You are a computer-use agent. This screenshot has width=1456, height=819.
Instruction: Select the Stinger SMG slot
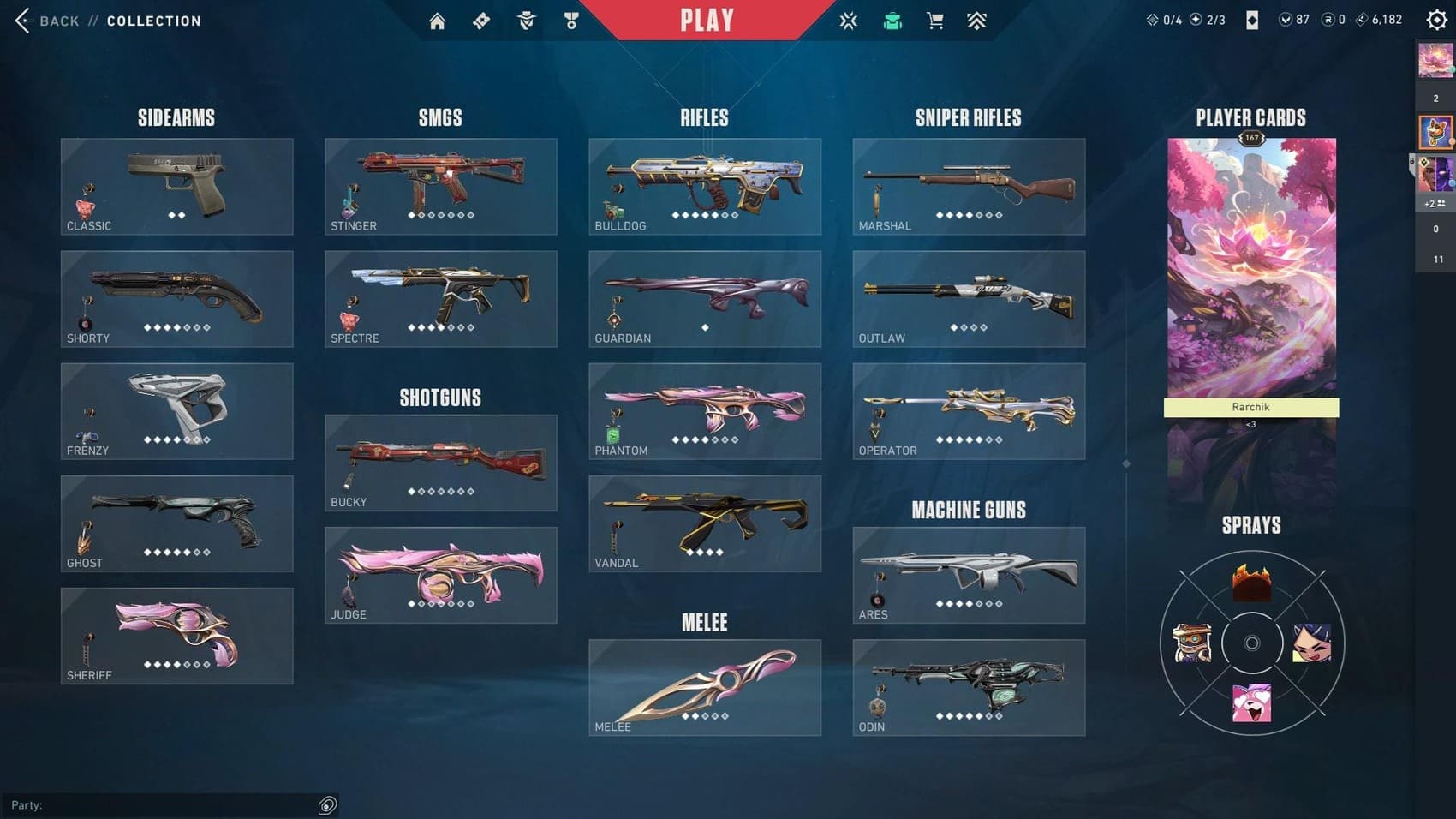[440, 187]
